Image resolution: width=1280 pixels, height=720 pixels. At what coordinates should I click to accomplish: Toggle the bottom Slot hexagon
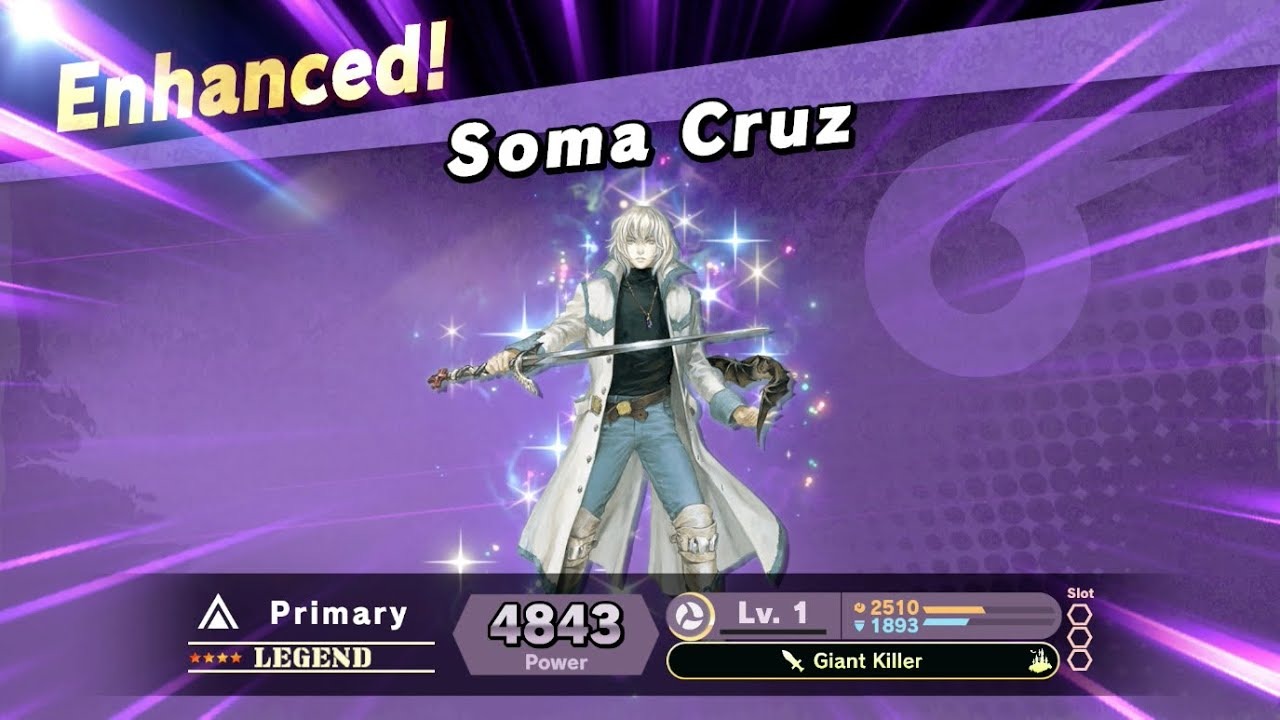coord(1080,660)
